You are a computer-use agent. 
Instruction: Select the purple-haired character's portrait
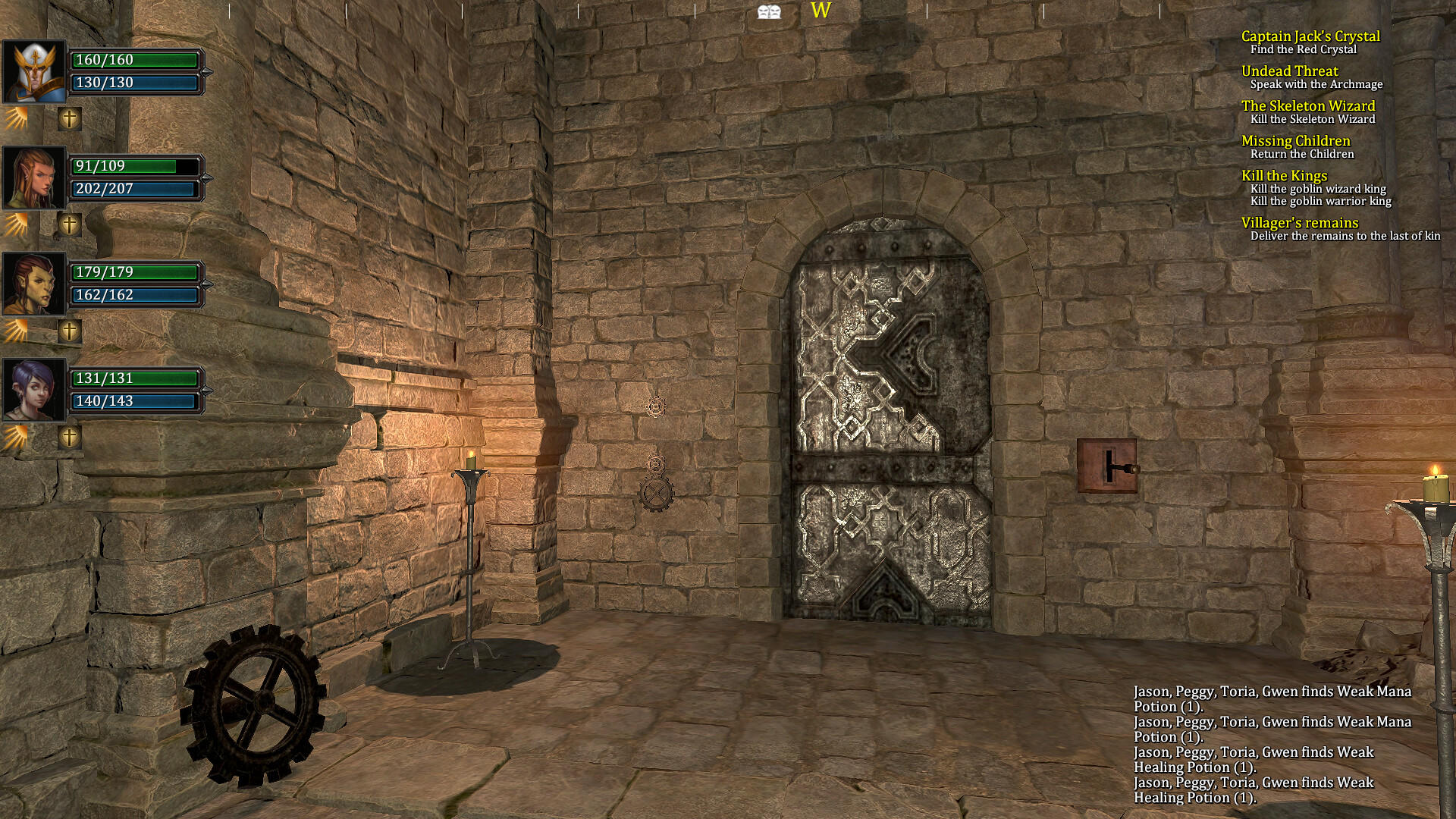point(33,390)
